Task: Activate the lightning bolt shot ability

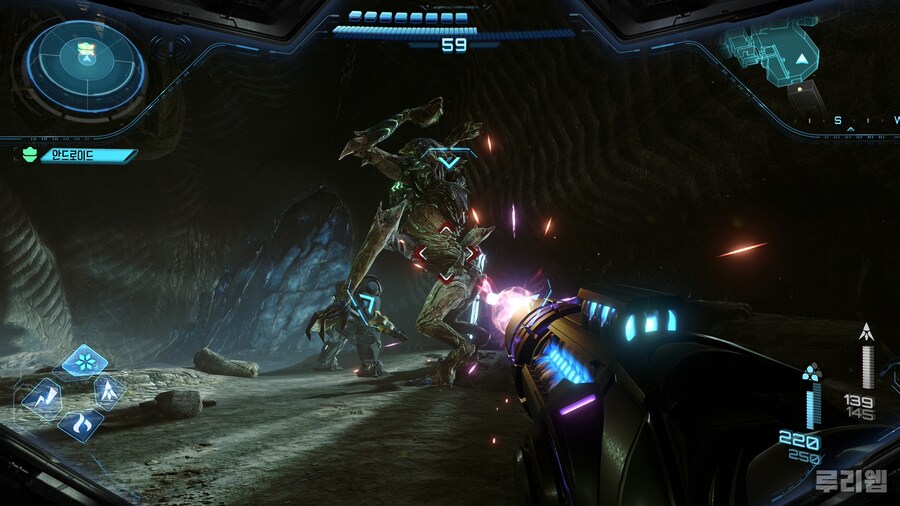Action: point(42,396)
